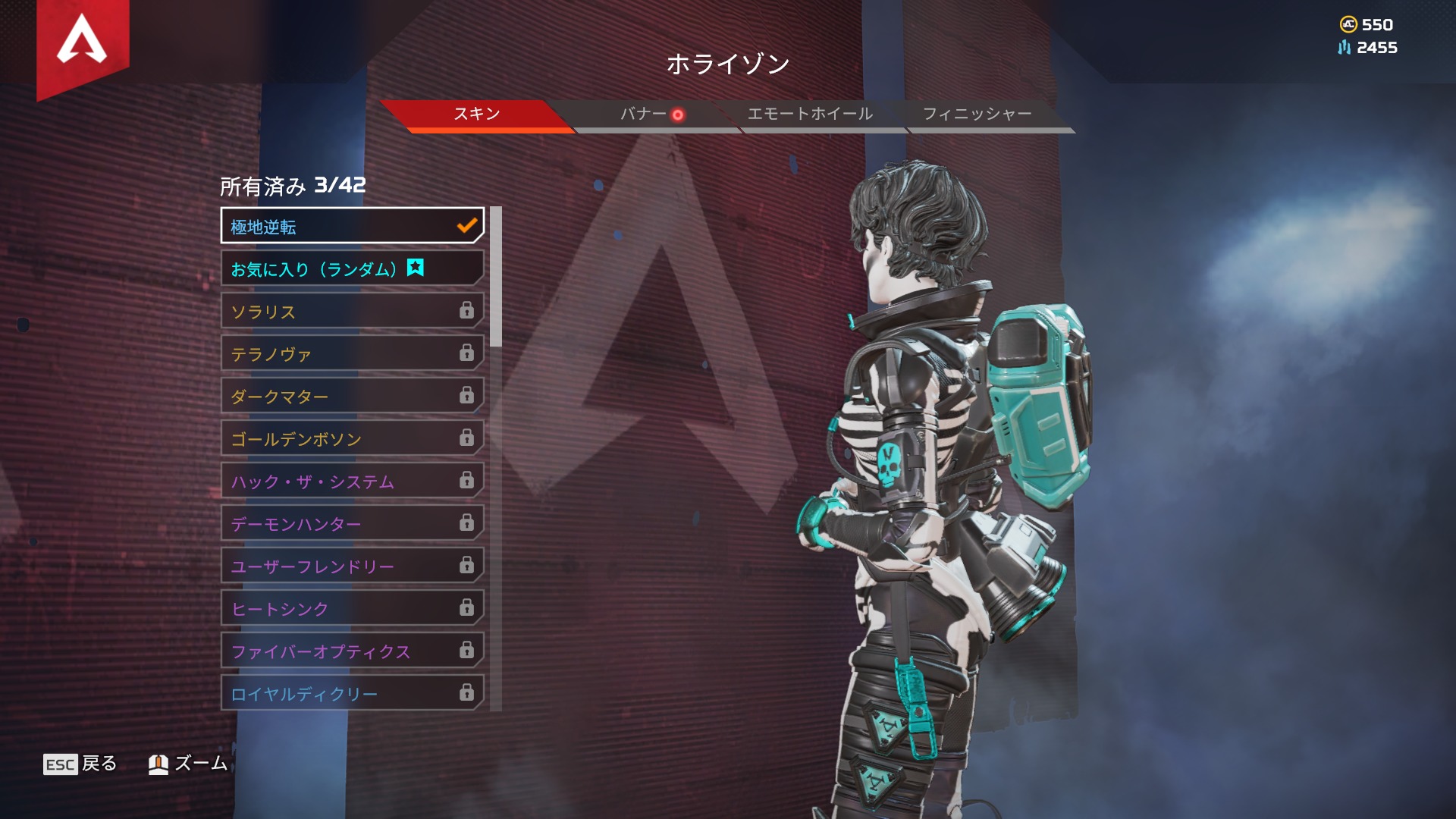The image size is (1456, 819).
Task: Select the locked ソラリス skin
Action: 352,312
